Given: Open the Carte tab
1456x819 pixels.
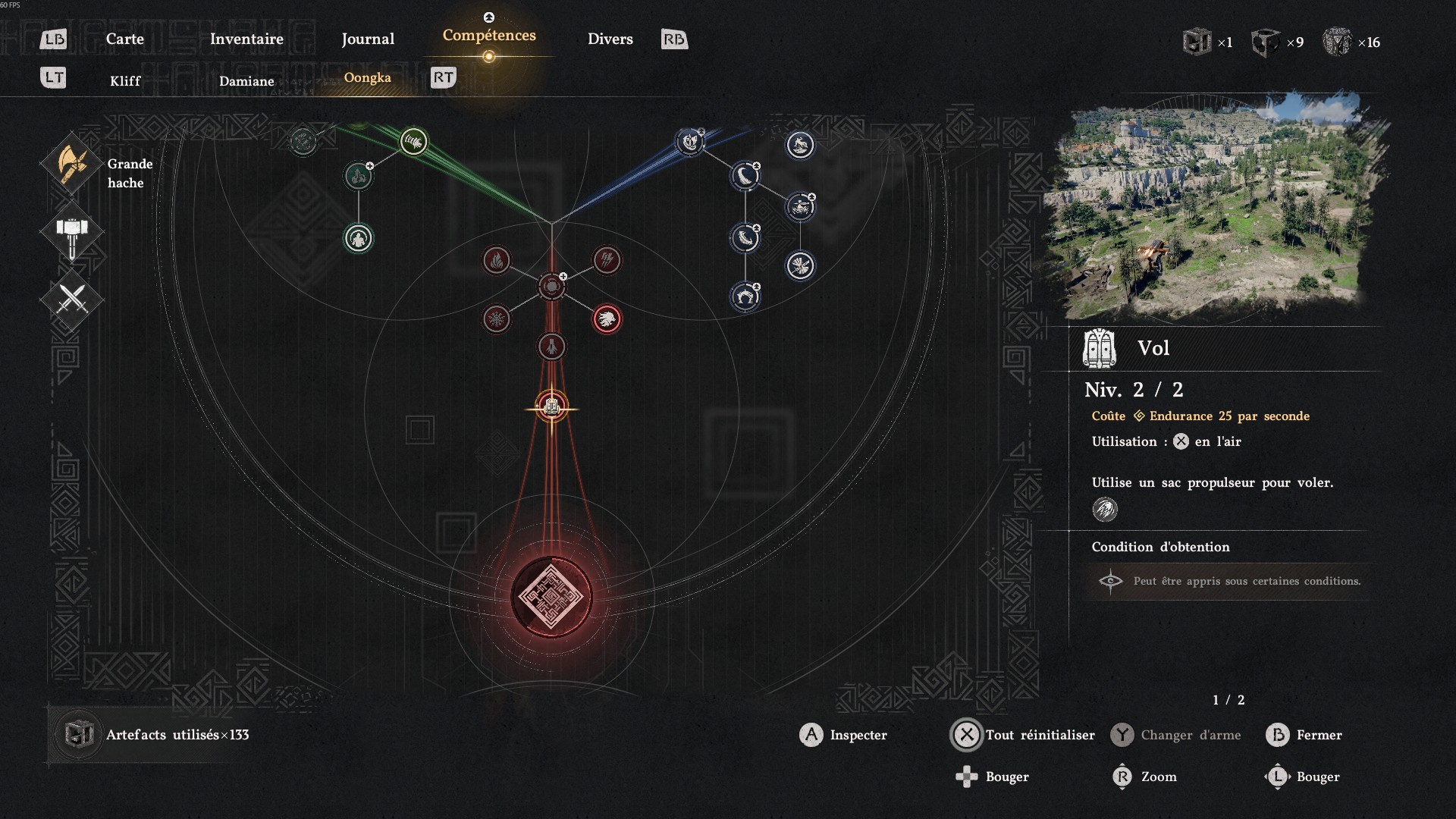Looking at the screenshot, I should click(x=125, y=39).
